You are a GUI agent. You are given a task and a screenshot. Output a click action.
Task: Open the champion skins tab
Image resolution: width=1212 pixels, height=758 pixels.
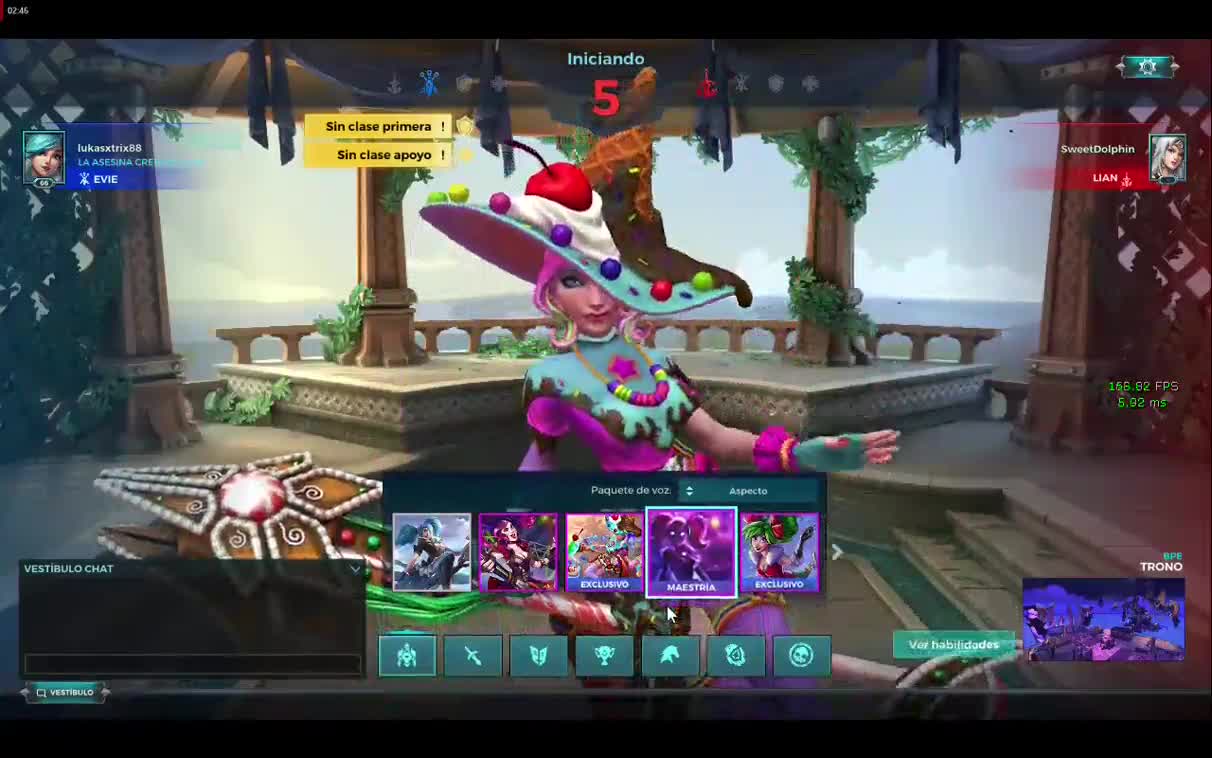coord(407,655)
